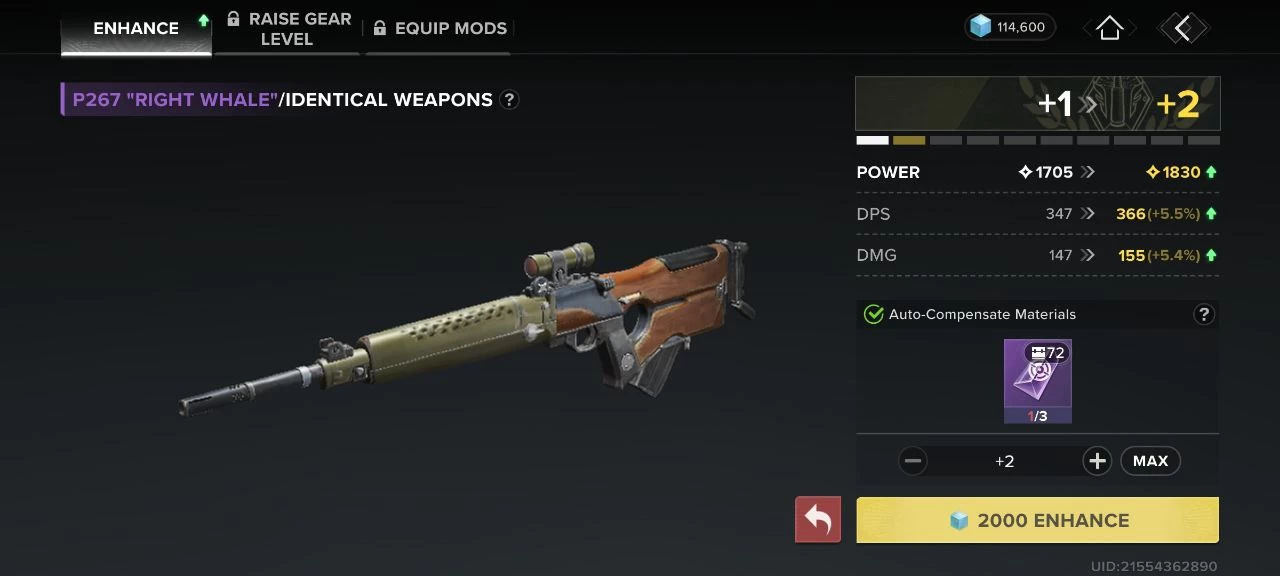Increase enhance level with the plus button
The height and width of the screenshot is (576, 1280).
click(x=1097, y=461)
